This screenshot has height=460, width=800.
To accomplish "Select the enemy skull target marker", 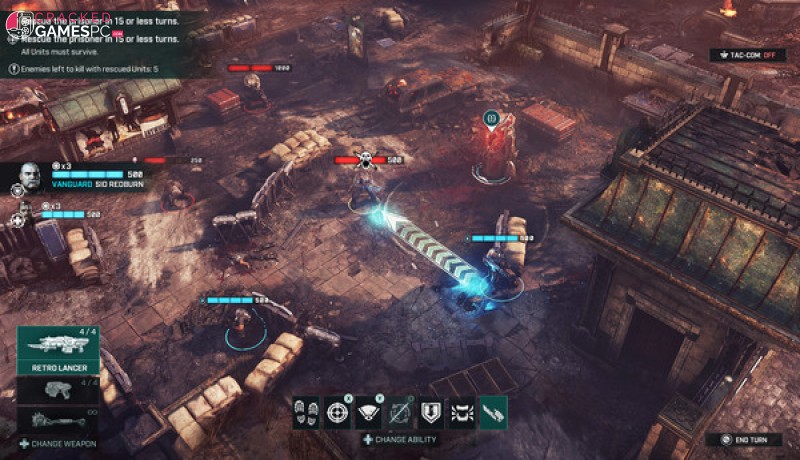I will (366, 158).
